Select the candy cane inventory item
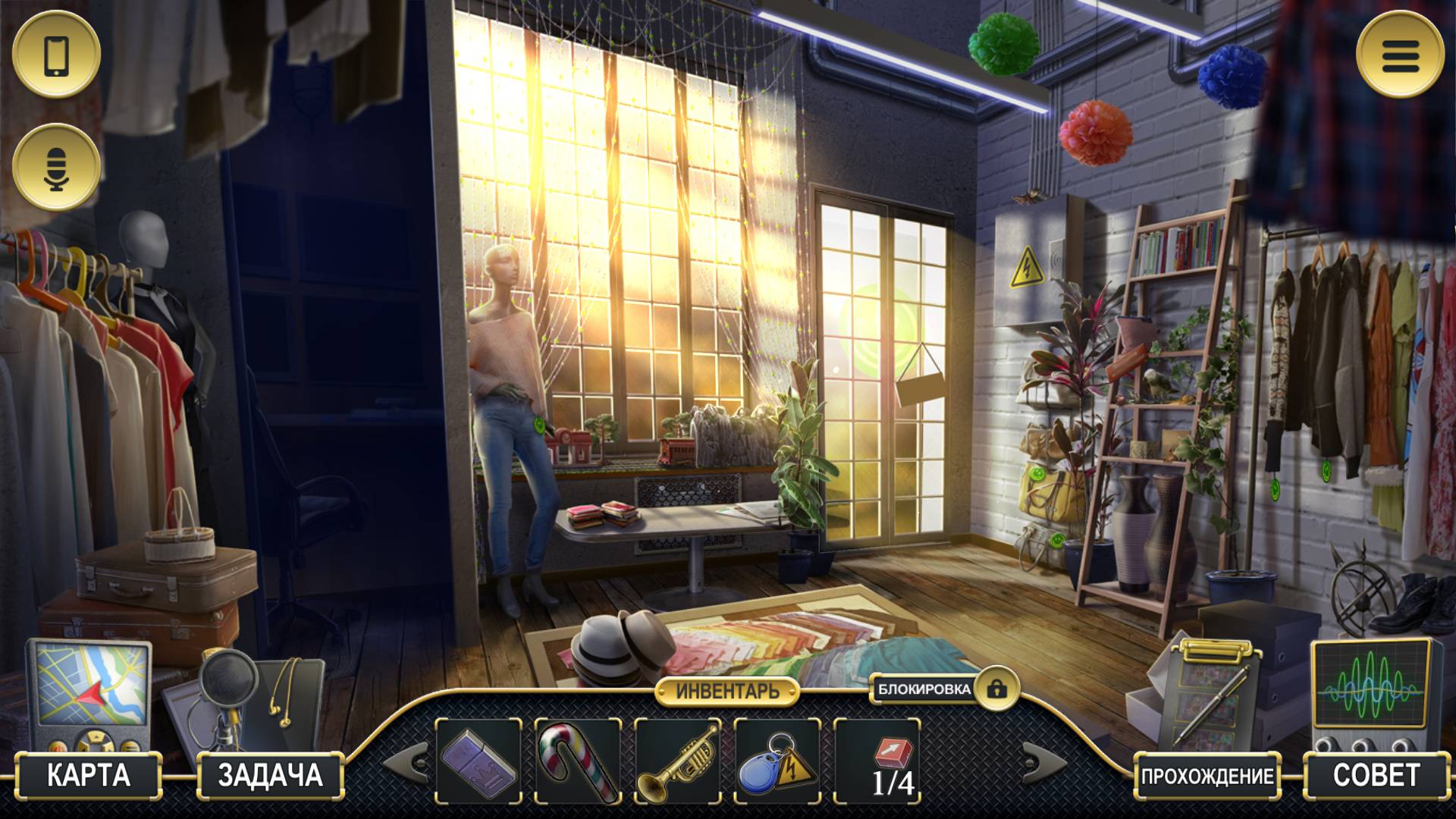 pos(578,761)
